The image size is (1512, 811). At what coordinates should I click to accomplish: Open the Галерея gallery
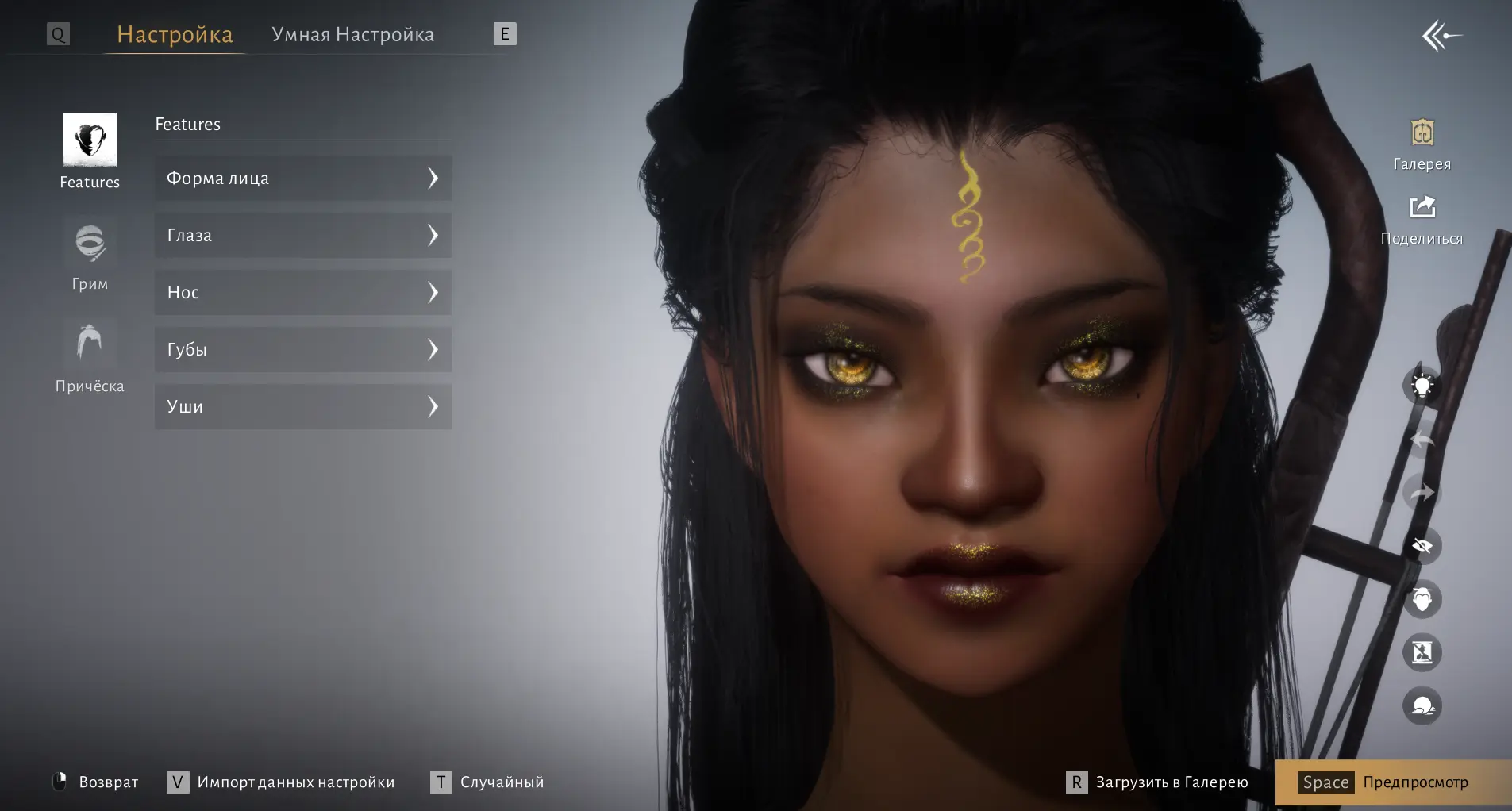(1422, 144)
